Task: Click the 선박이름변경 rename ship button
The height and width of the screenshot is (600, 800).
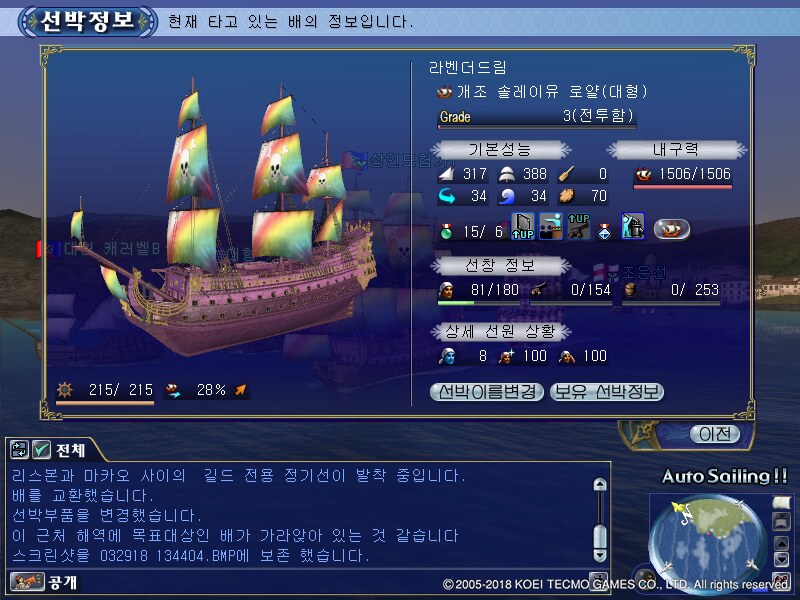Action: (488, 392)
